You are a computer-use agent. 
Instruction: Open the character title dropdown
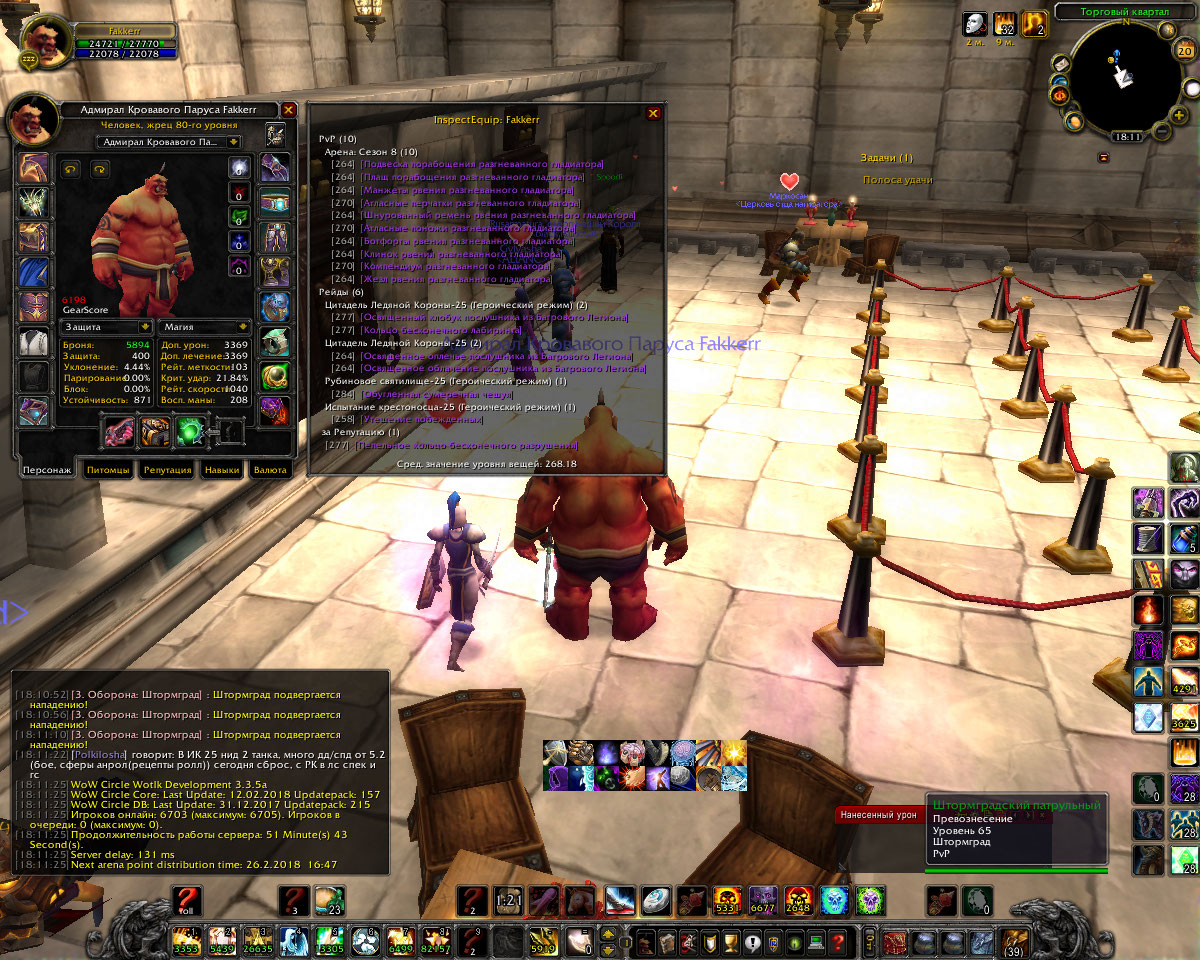coord(233,142)
